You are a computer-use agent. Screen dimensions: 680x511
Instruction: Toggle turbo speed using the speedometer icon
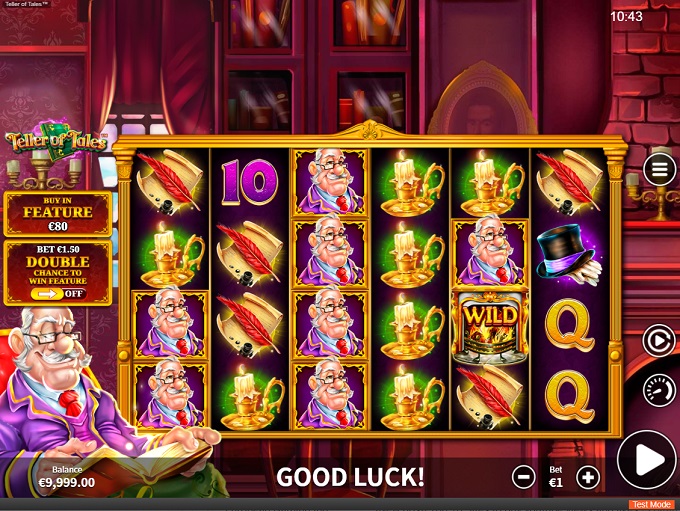tap(659, 389)
